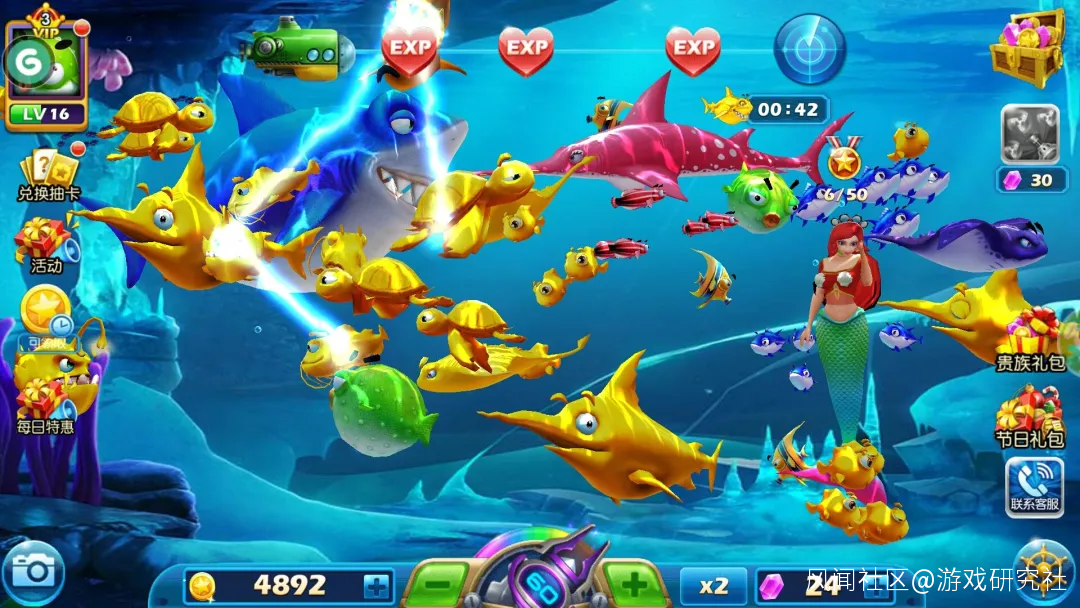1080x608 pixels.
Task: Activate the blue radar targeting button
Action: (x=810, y=50)
